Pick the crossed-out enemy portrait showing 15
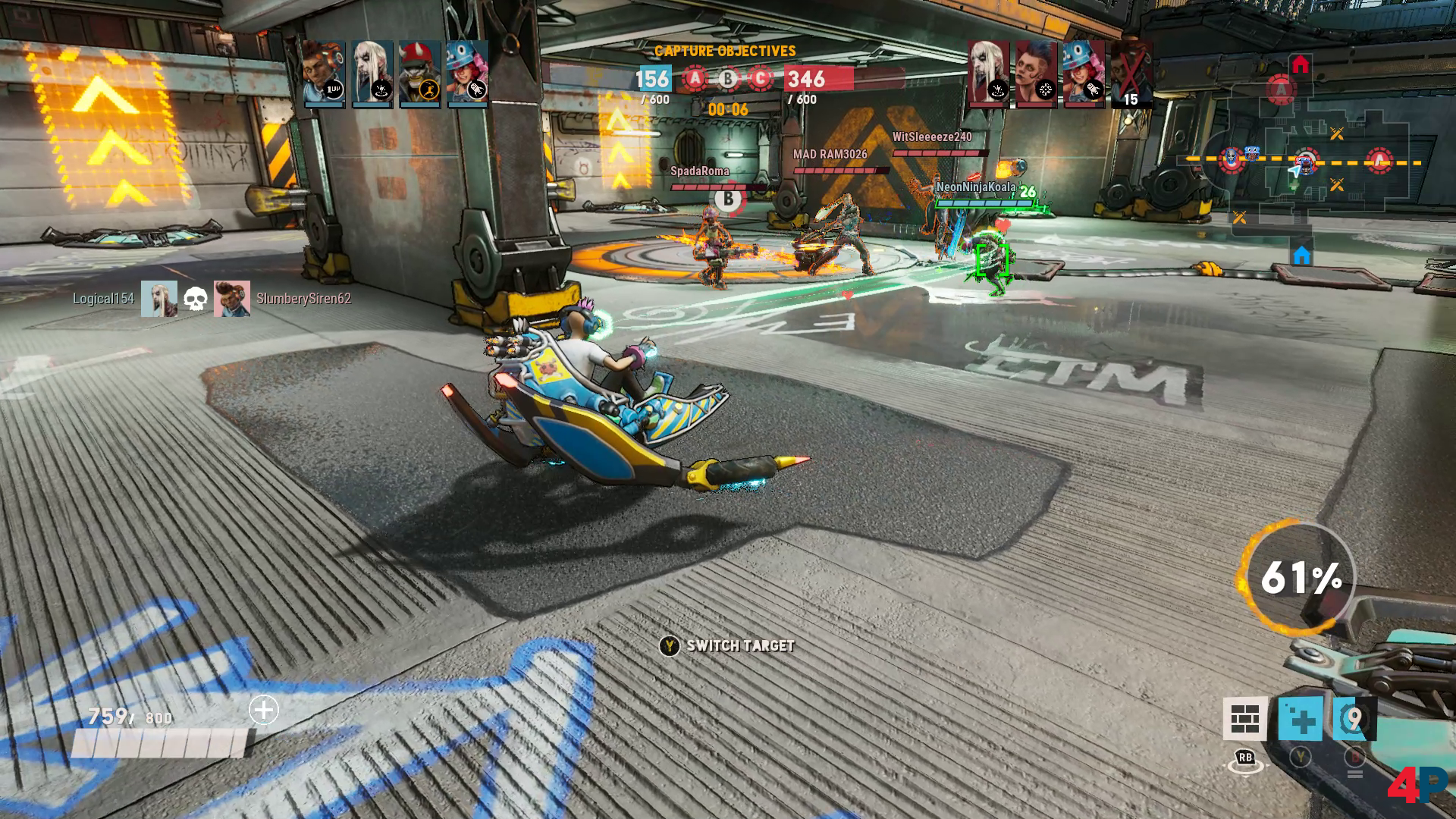The image size is (1456, 819). pyautogui.click(x=1131, y=72)
